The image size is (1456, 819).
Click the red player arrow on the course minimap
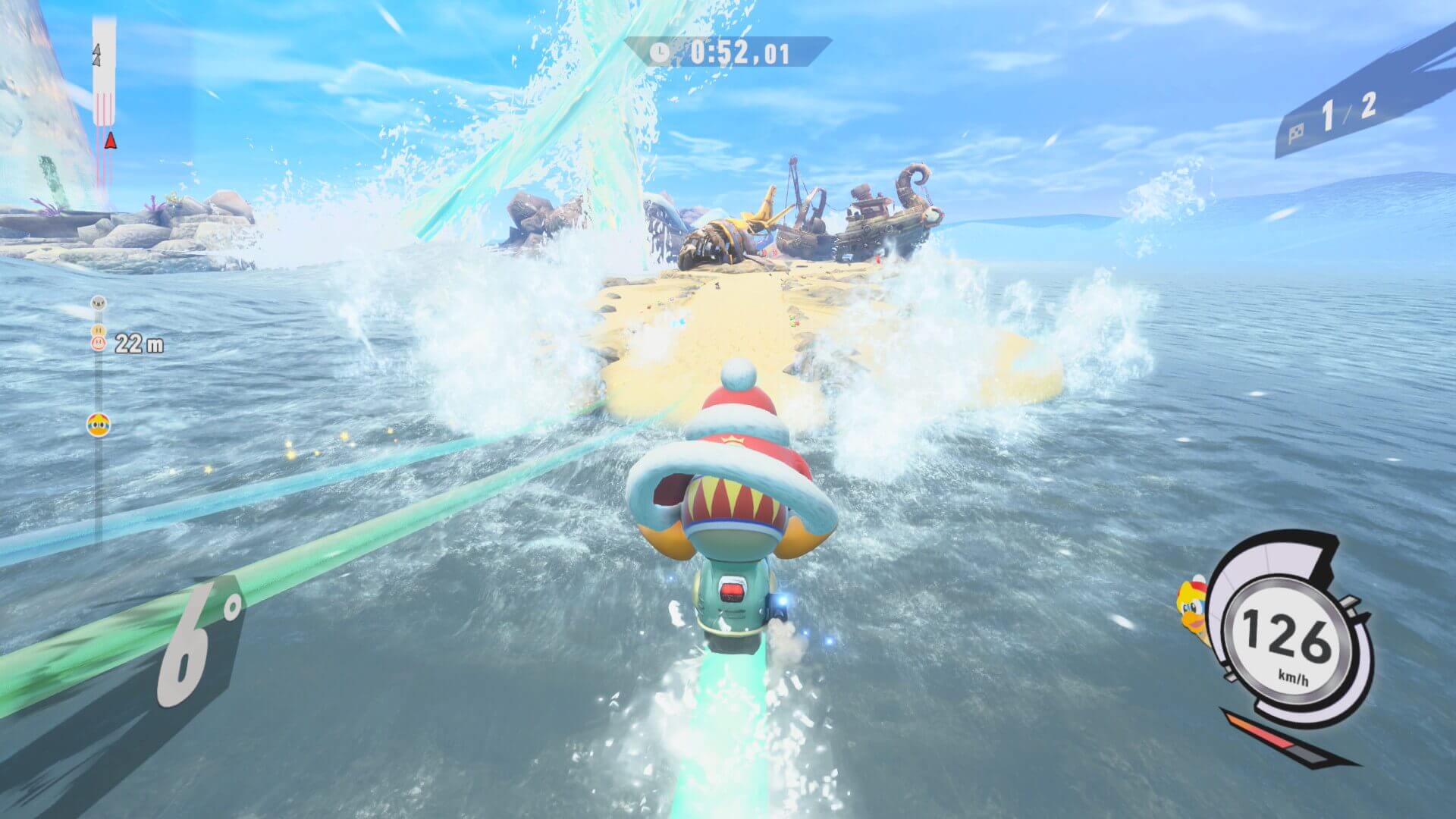pyautogui.click(x=111, y=140)
